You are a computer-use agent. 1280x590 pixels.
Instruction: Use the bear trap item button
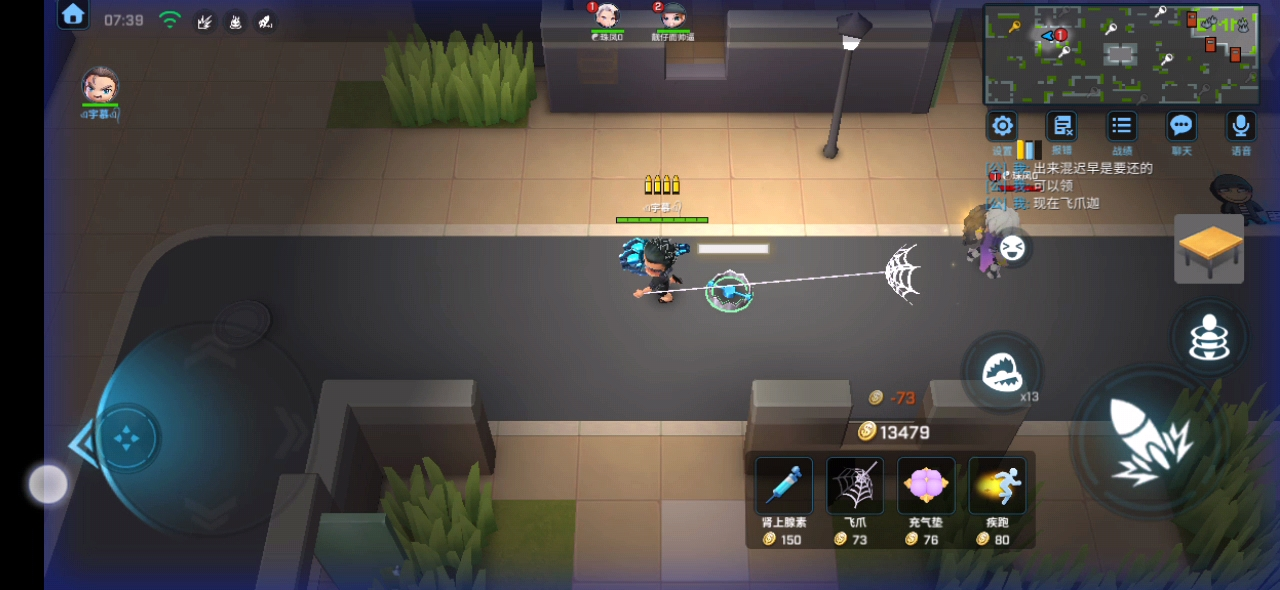1001,372
